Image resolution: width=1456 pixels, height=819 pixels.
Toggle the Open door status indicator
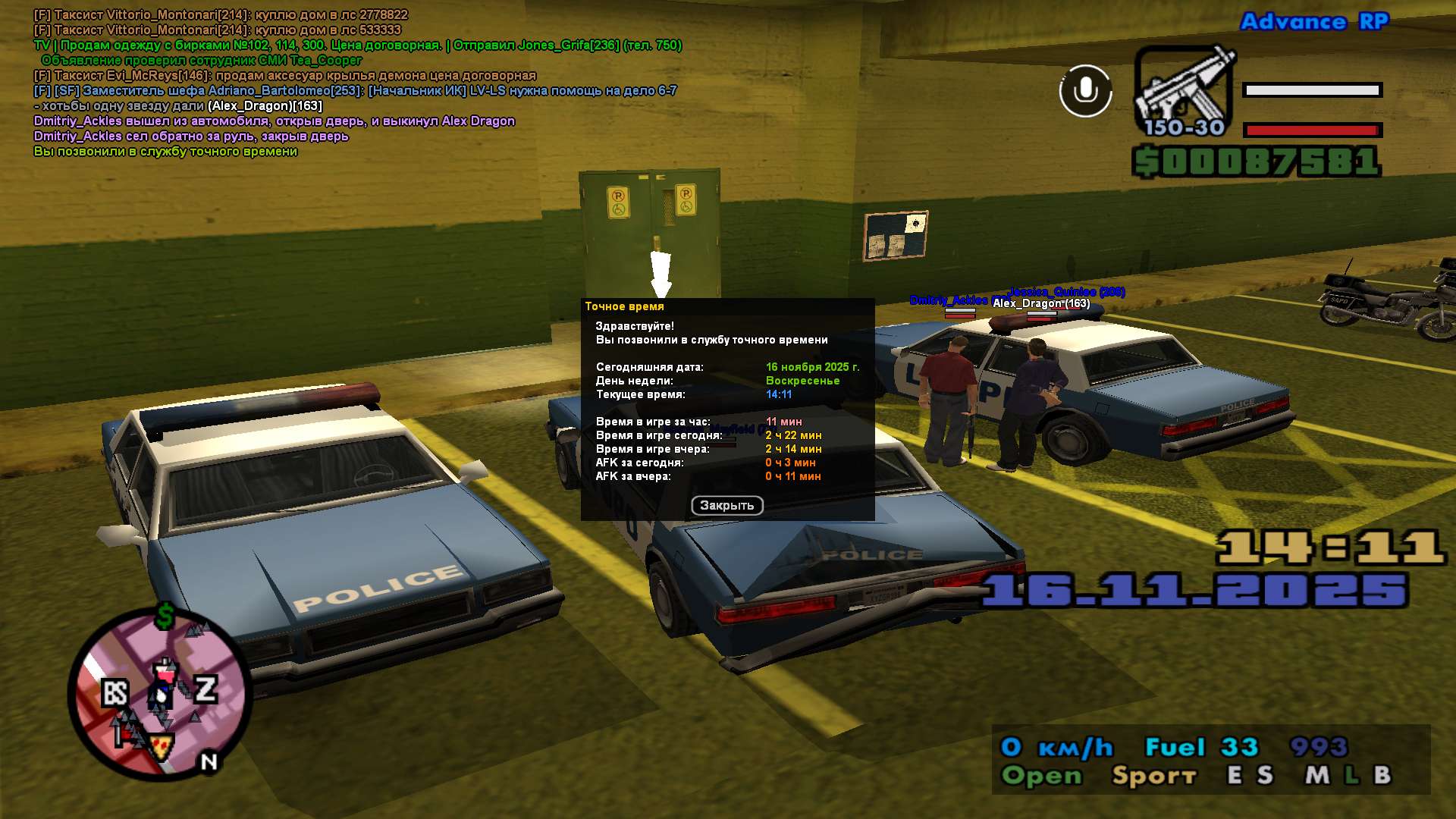pyautogui.click(x=1041, y=775)
